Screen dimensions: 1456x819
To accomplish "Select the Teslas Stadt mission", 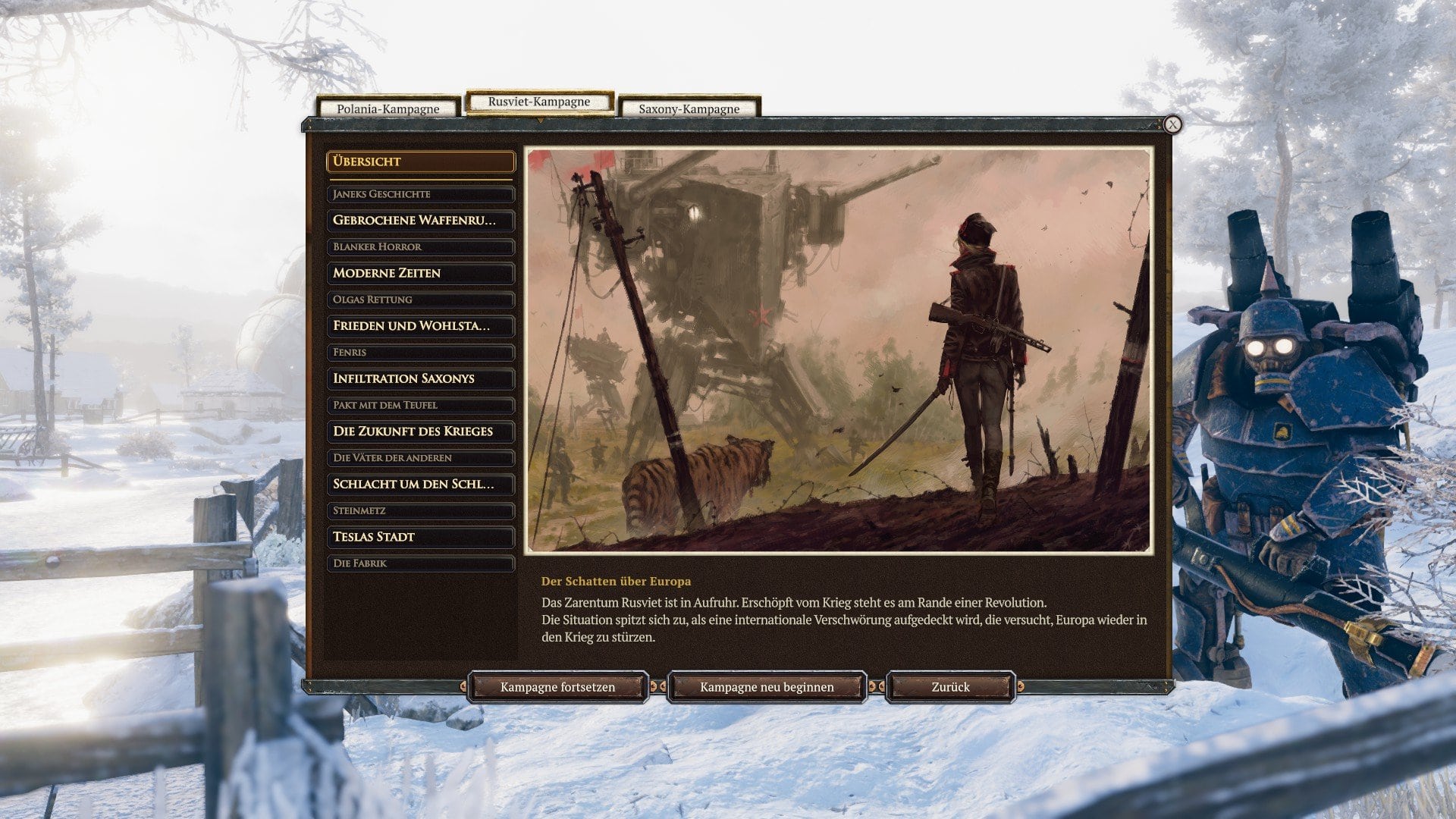I will pos(420,537).
